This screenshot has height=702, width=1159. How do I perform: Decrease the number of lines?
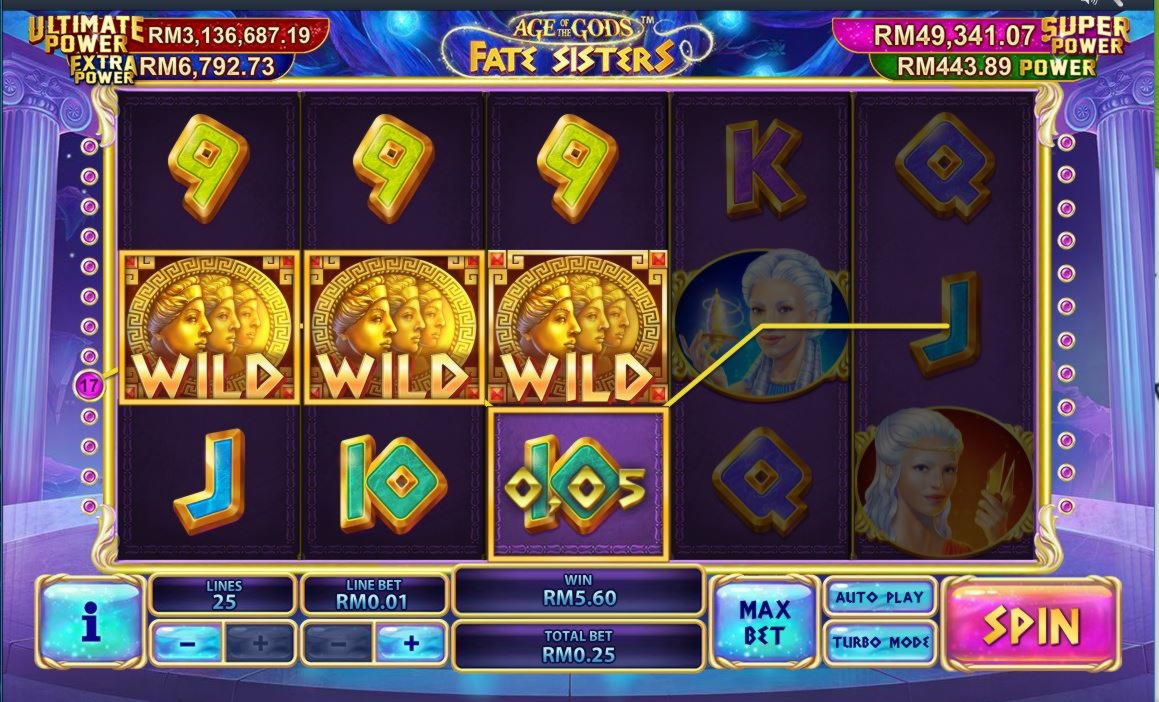187,643
